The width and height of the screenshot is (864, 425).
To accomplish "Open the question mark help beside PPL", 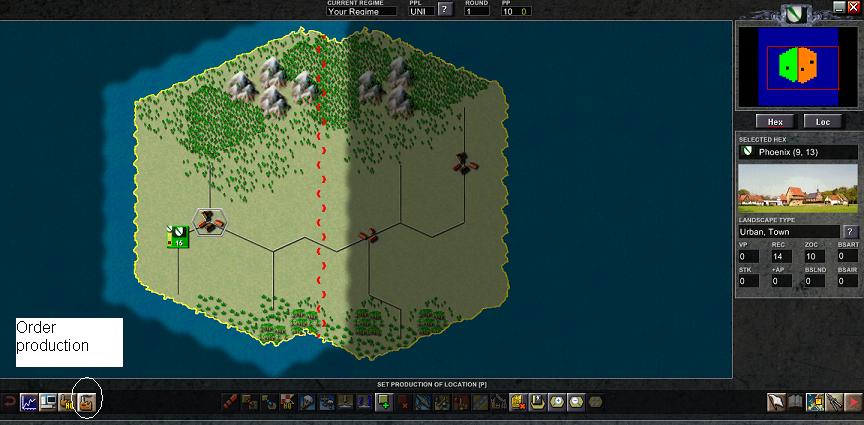I will 444,11.
